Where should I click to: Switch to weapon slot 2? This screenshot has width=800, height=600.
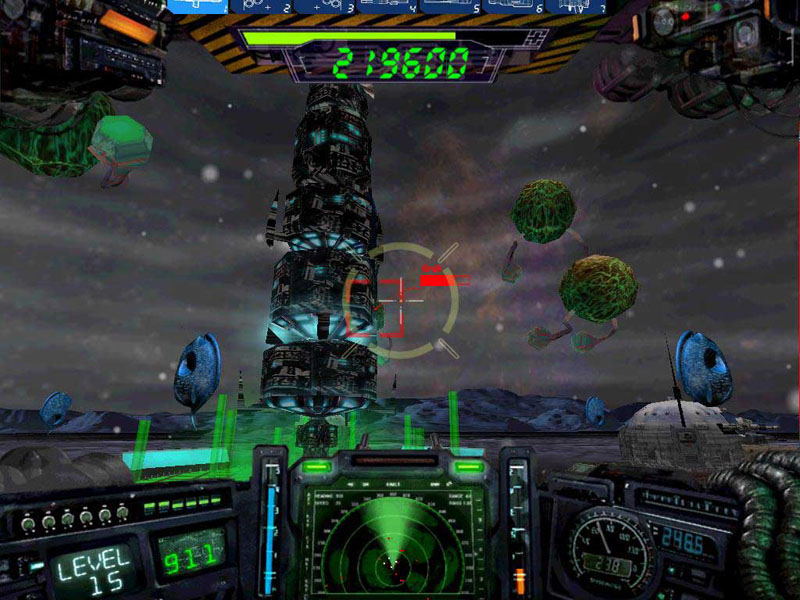tap(259, 6)
